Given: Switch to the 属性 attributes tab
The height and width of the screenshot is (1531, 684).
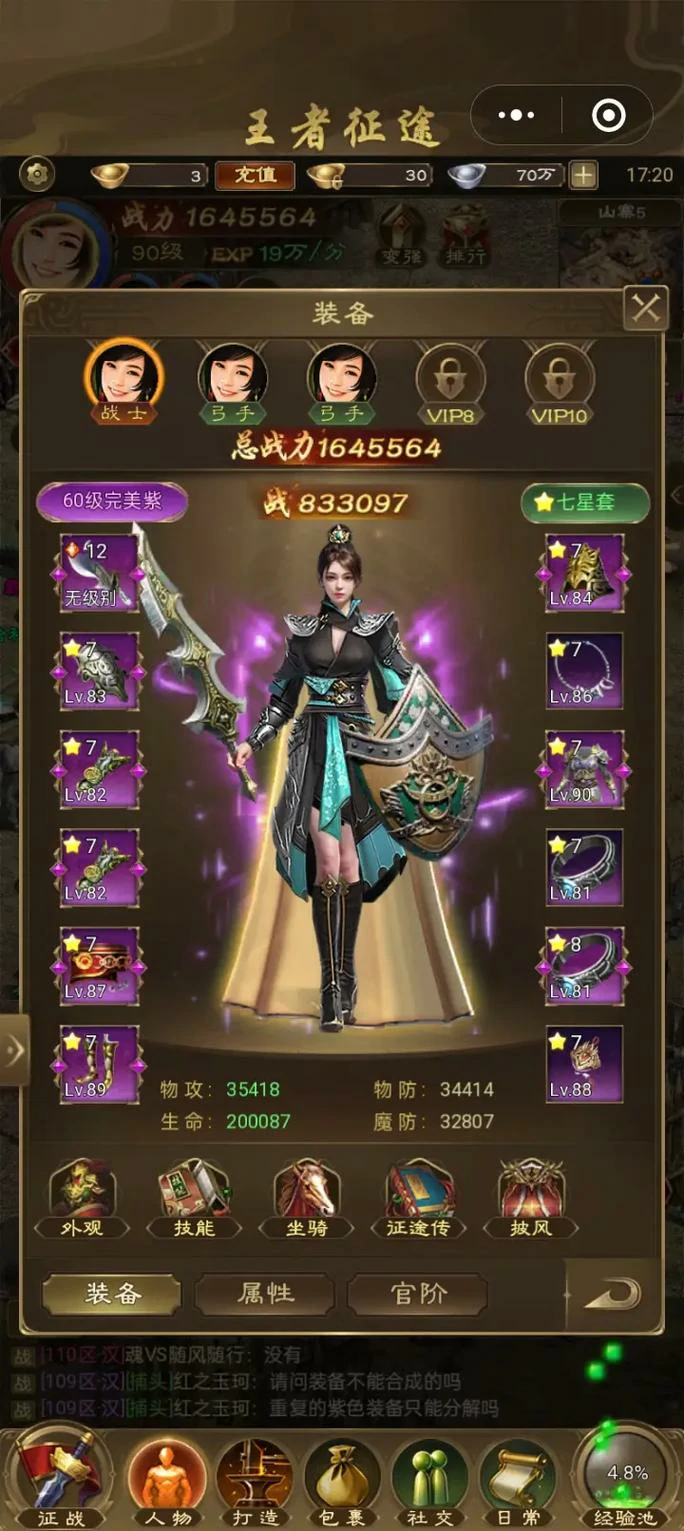Looking at the screenshot, I should pos(265,1294).
